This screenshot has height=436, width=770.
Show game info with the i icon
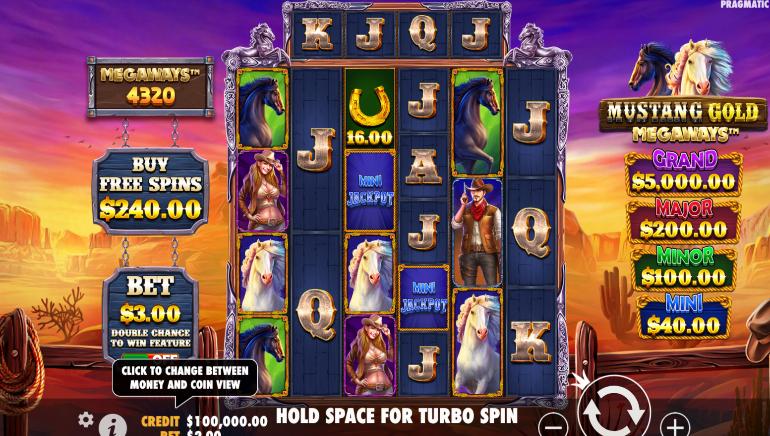(113, 426)
